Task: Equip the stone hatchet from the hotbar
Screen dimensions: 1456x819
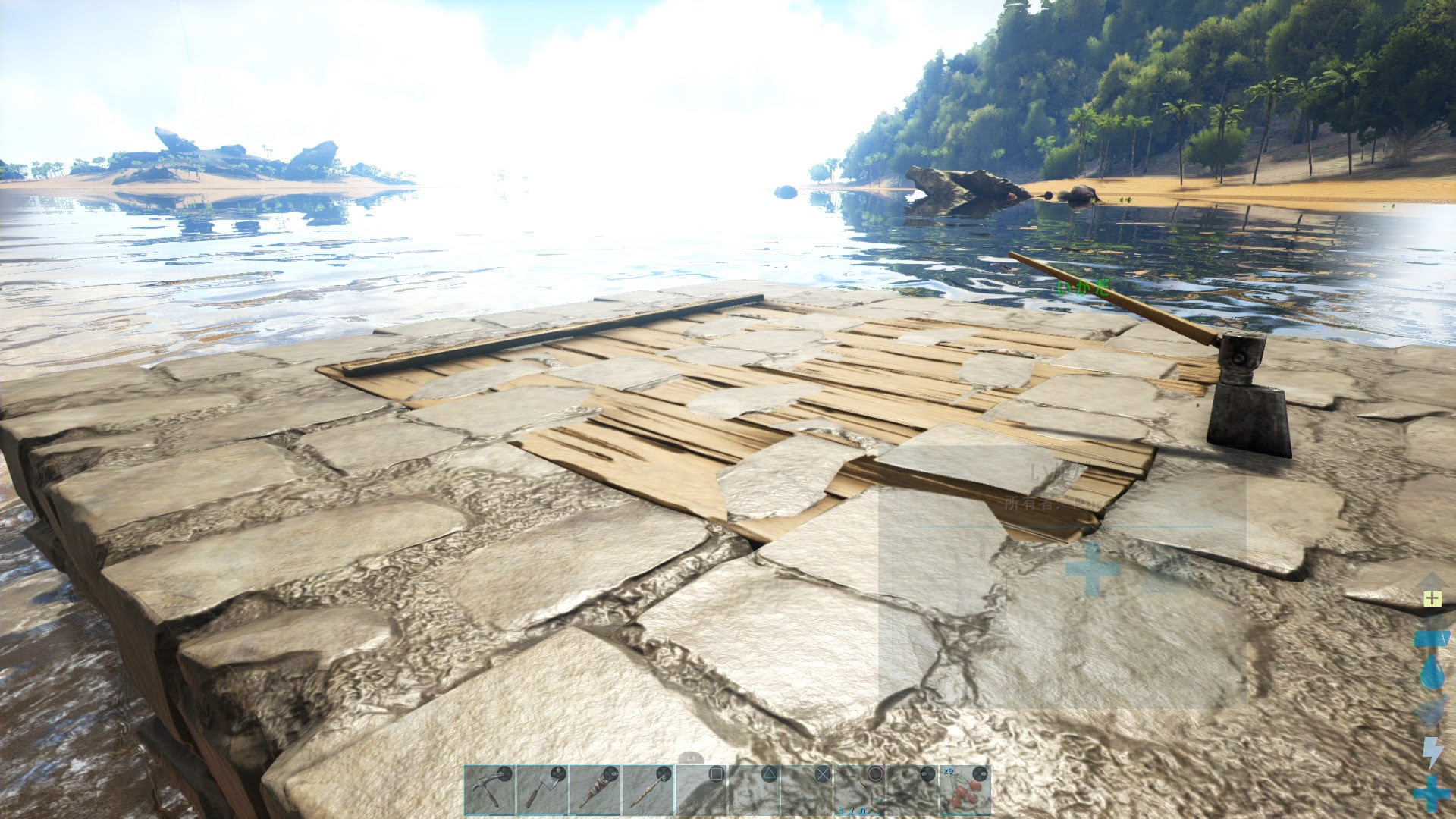Action: click(x=542, y=789)
